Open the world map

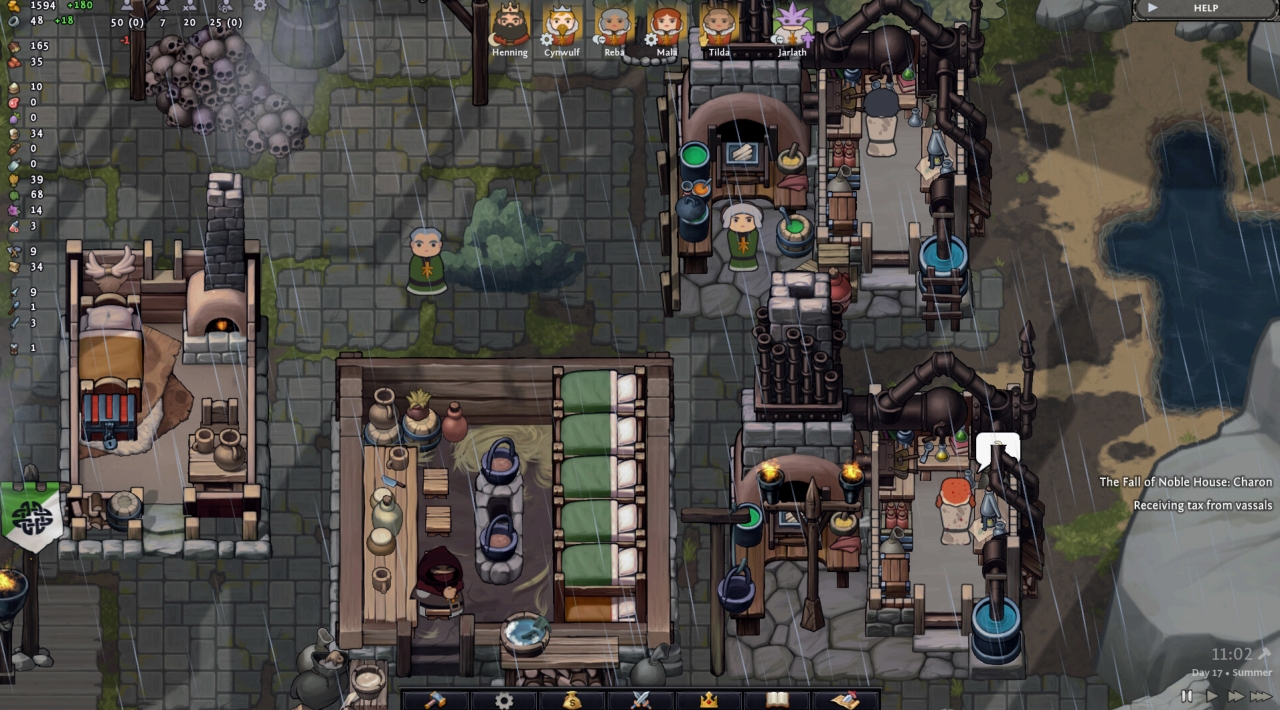[x=846, y=700]
